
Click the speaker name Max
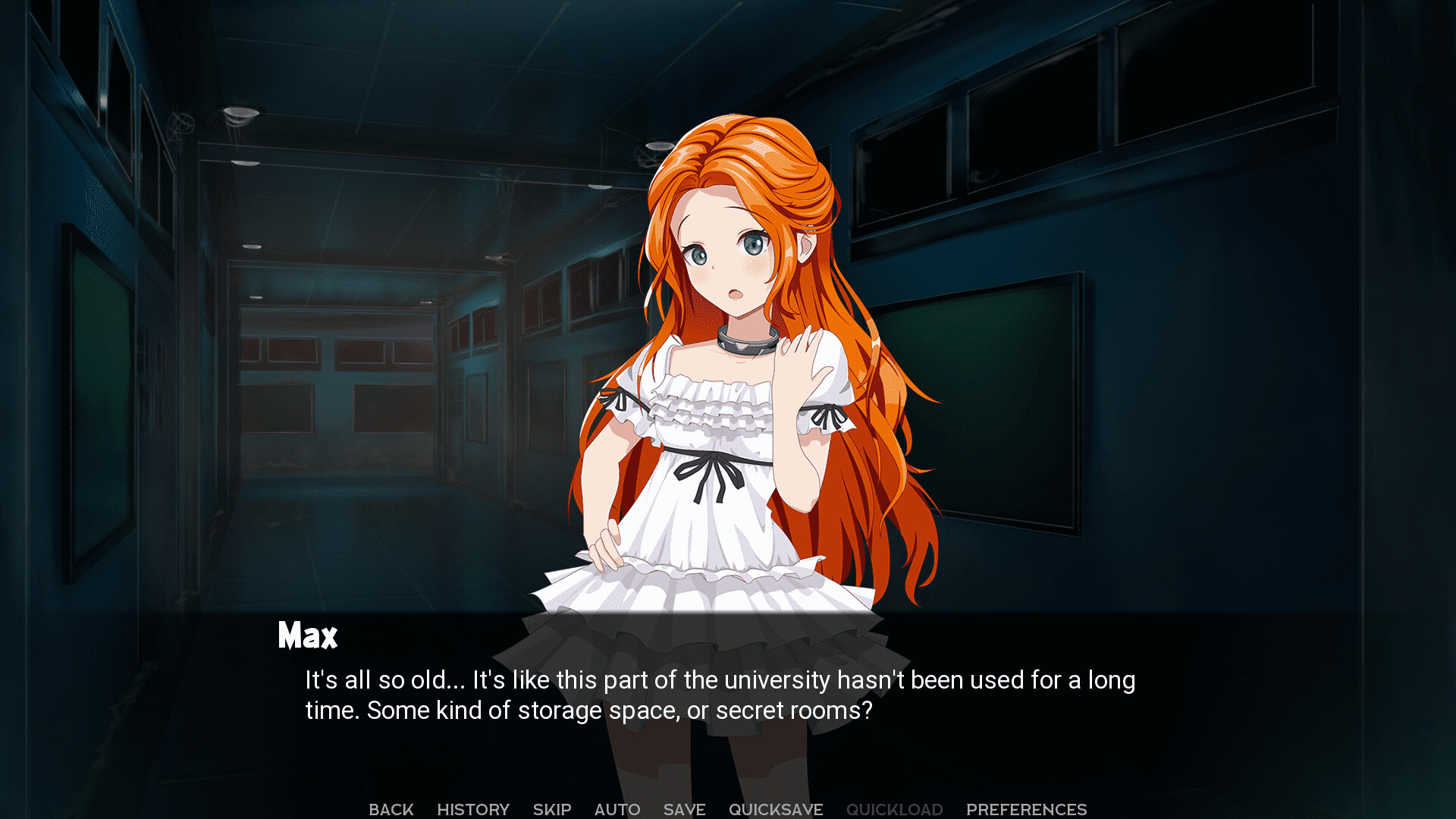coord(306,635)
